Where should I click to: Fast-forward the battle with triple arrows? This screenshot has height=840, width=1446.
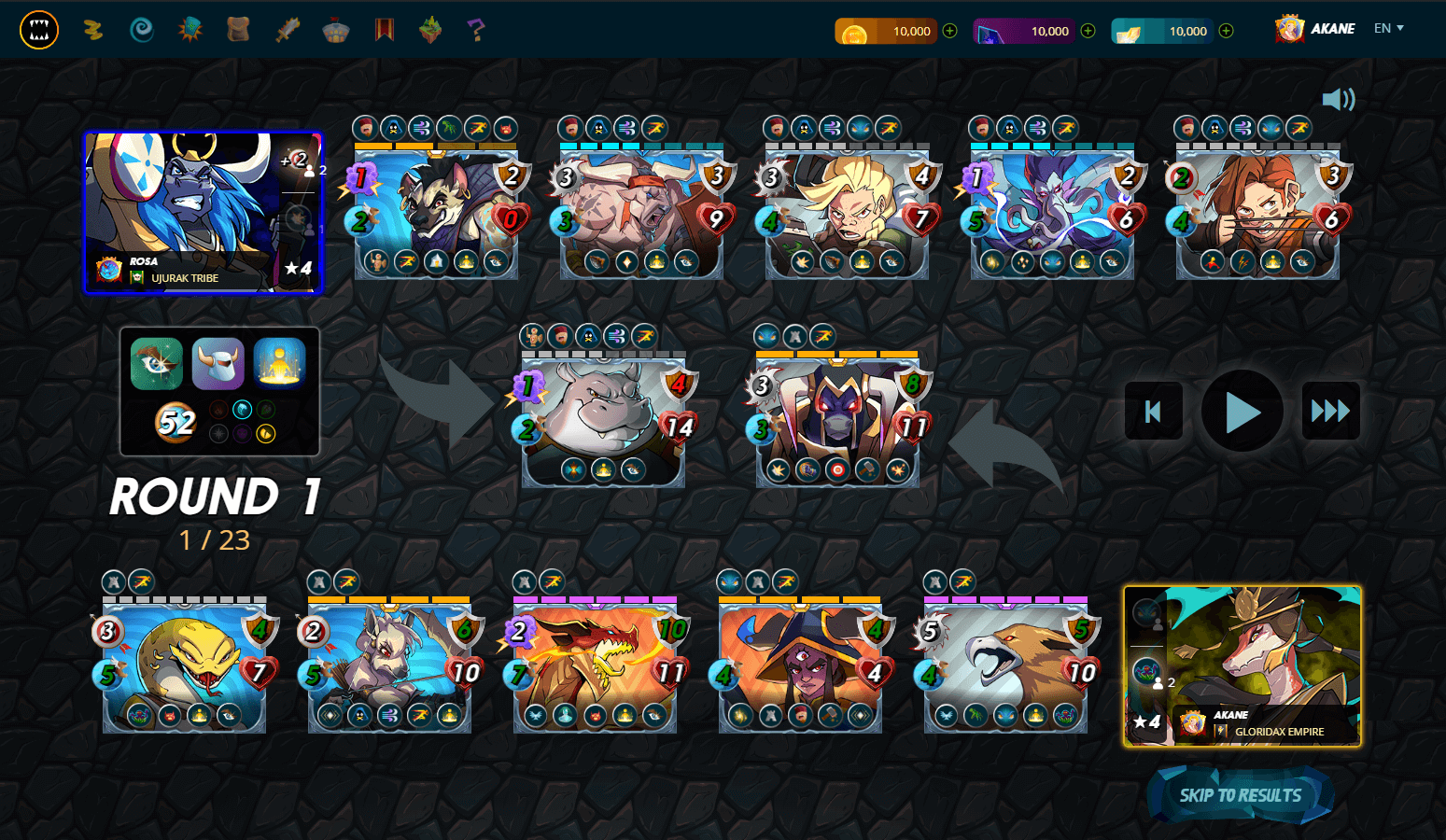tap(1329, 411)
